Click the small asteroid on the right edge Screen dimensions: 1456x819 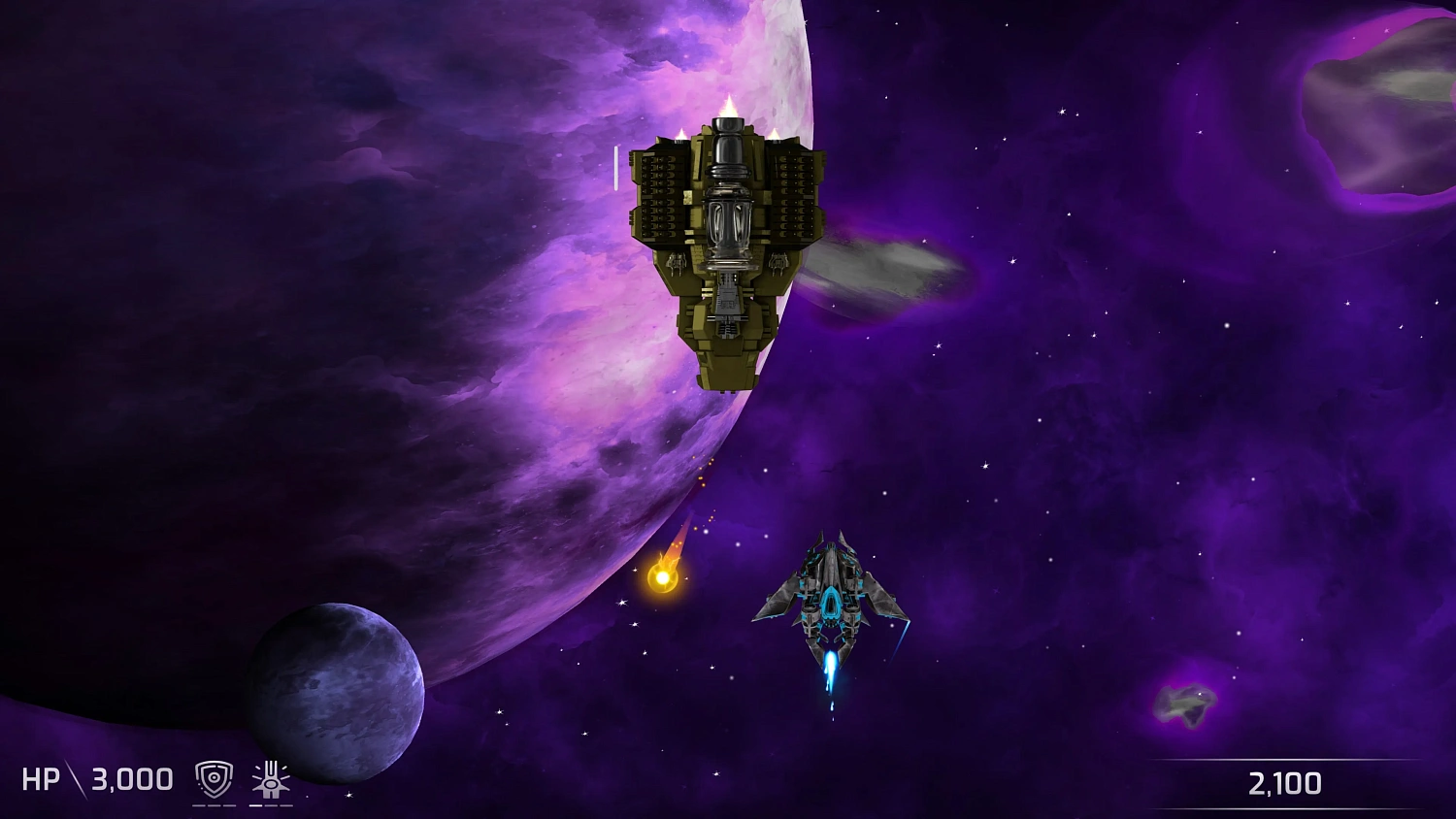1186,704
